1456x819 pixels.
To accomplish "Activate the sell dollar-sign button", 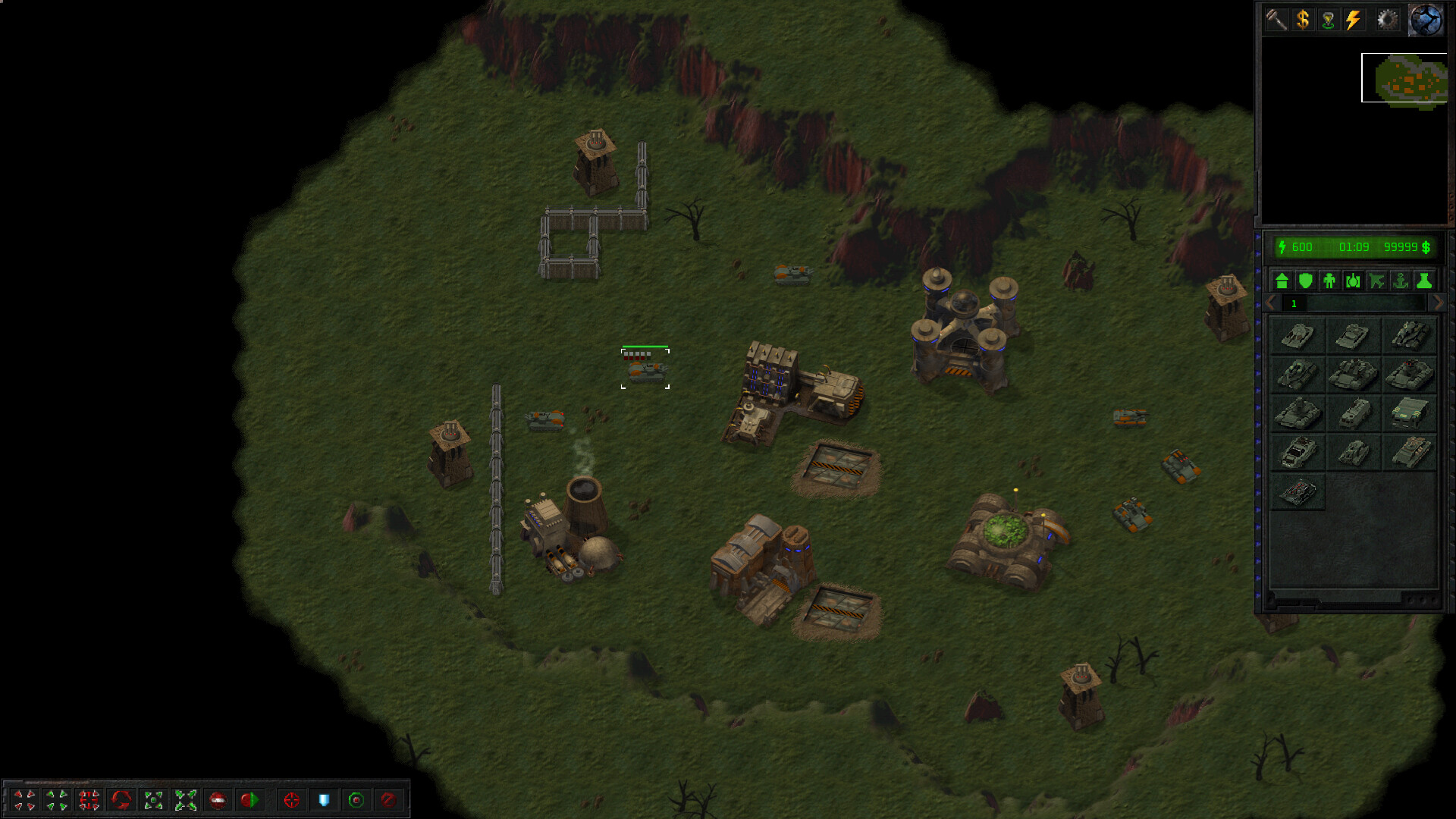I will [x=1303, y=19].
